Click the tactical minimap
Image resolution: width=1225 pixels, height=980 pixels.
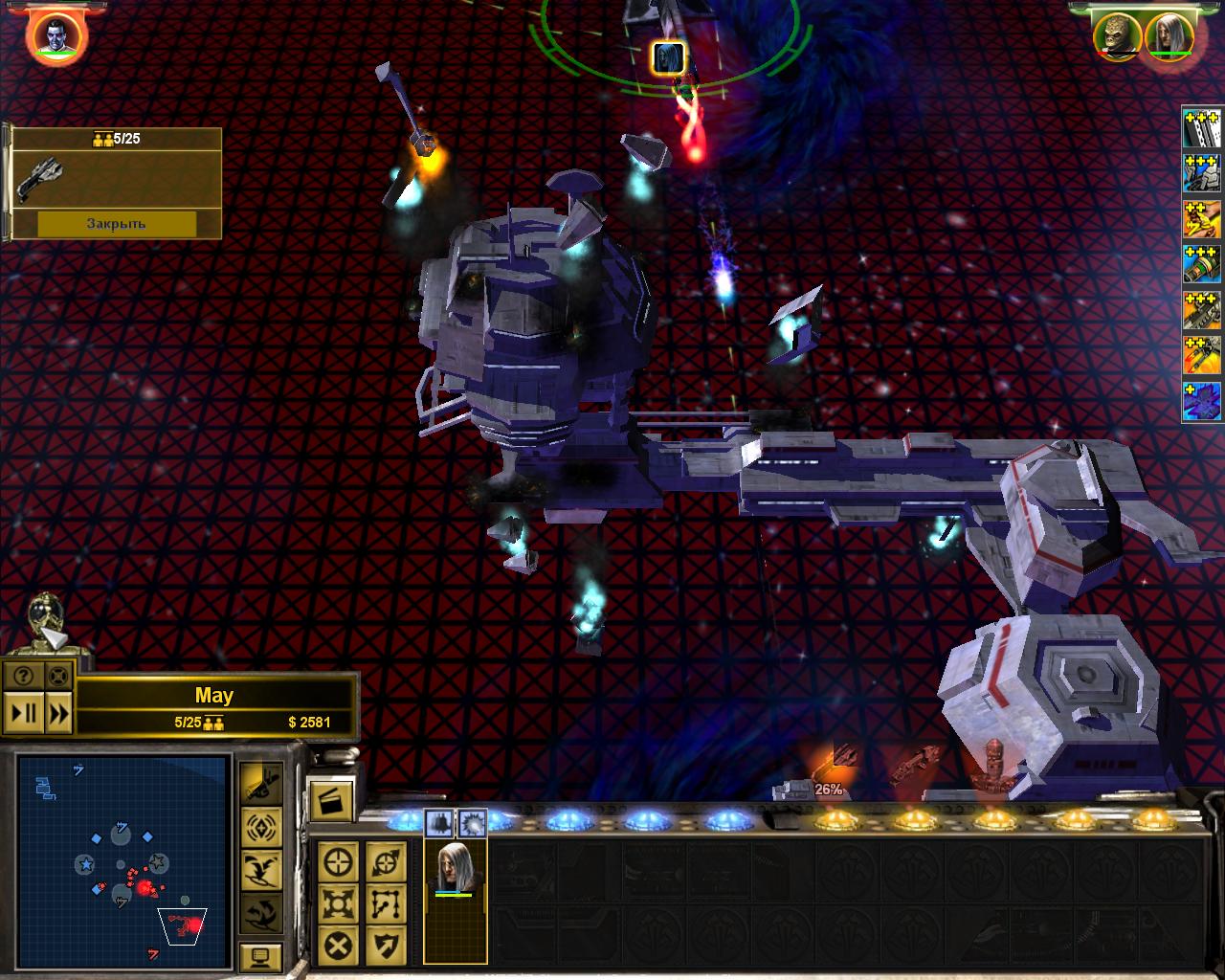(122, 861)
